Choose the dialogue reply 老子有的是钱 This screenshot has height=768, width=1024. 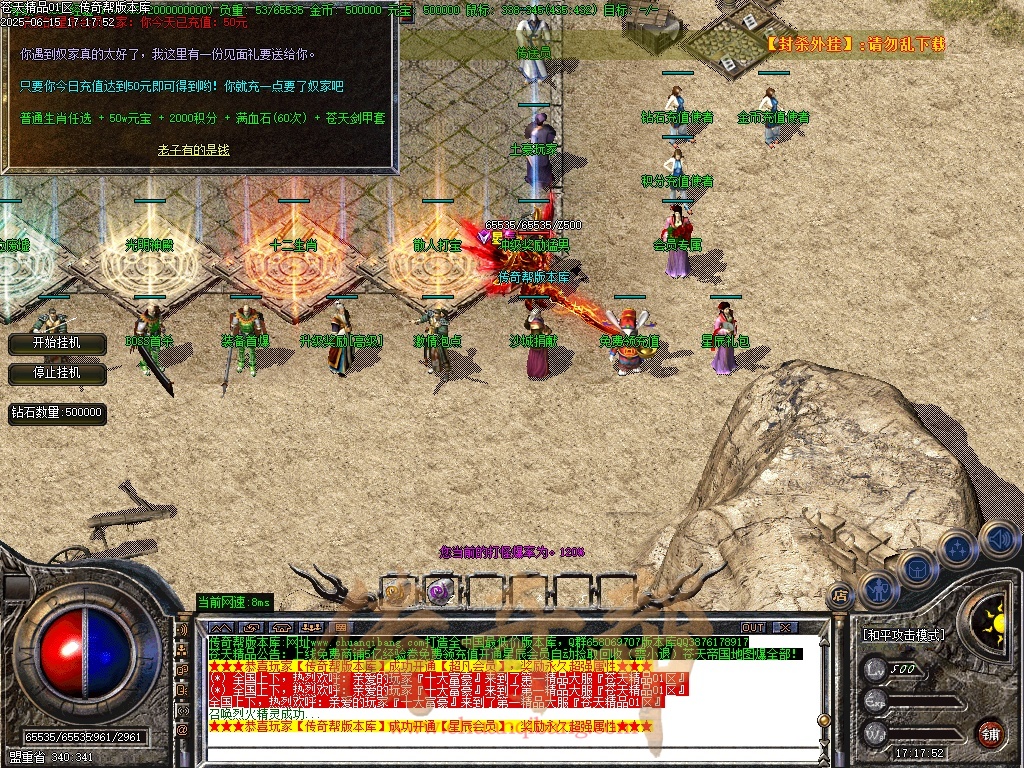click(x=193, y=150)
